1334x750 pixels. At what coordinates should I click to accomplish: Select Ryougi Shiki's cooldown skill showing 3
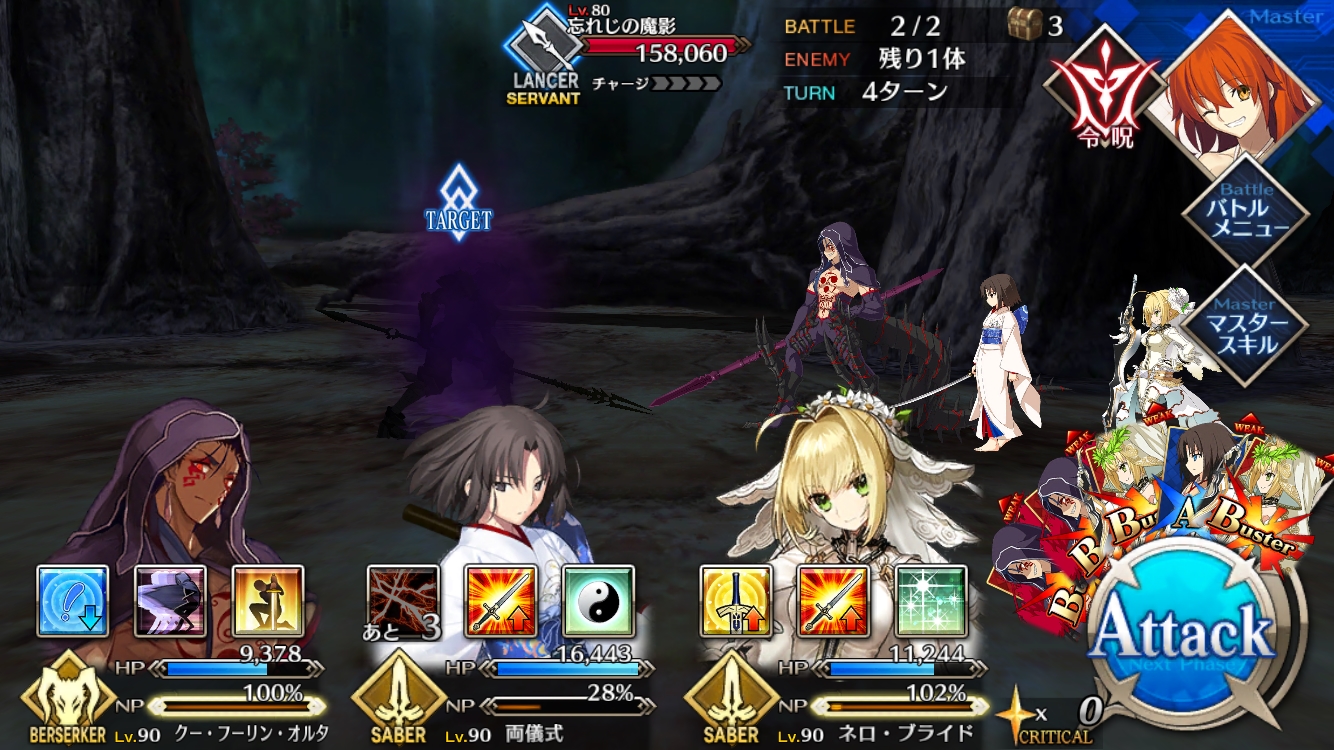tap(403, 601)
